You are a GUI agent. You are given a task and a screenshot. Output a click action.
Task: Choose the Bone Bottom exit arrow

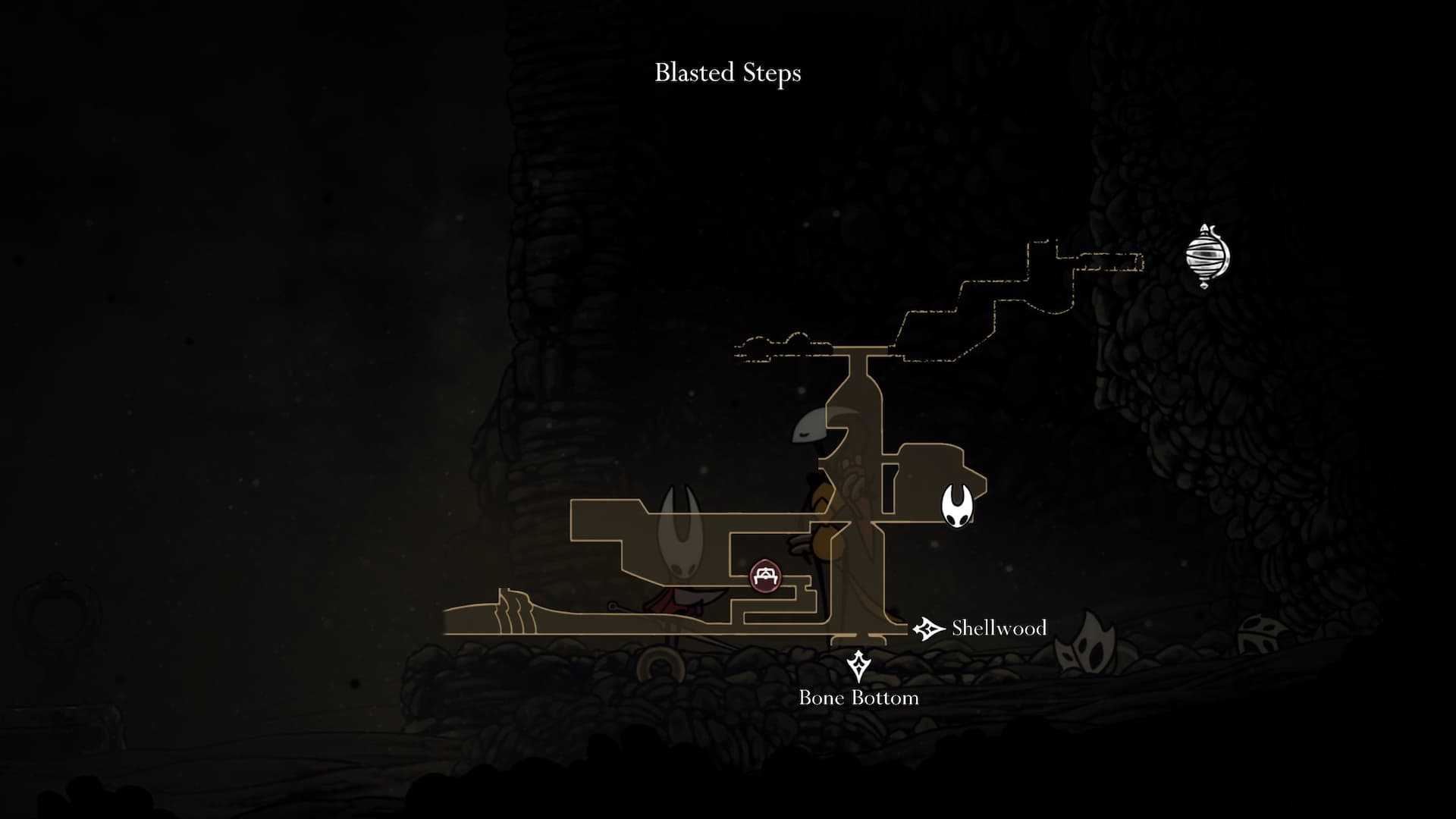(858, 667)
